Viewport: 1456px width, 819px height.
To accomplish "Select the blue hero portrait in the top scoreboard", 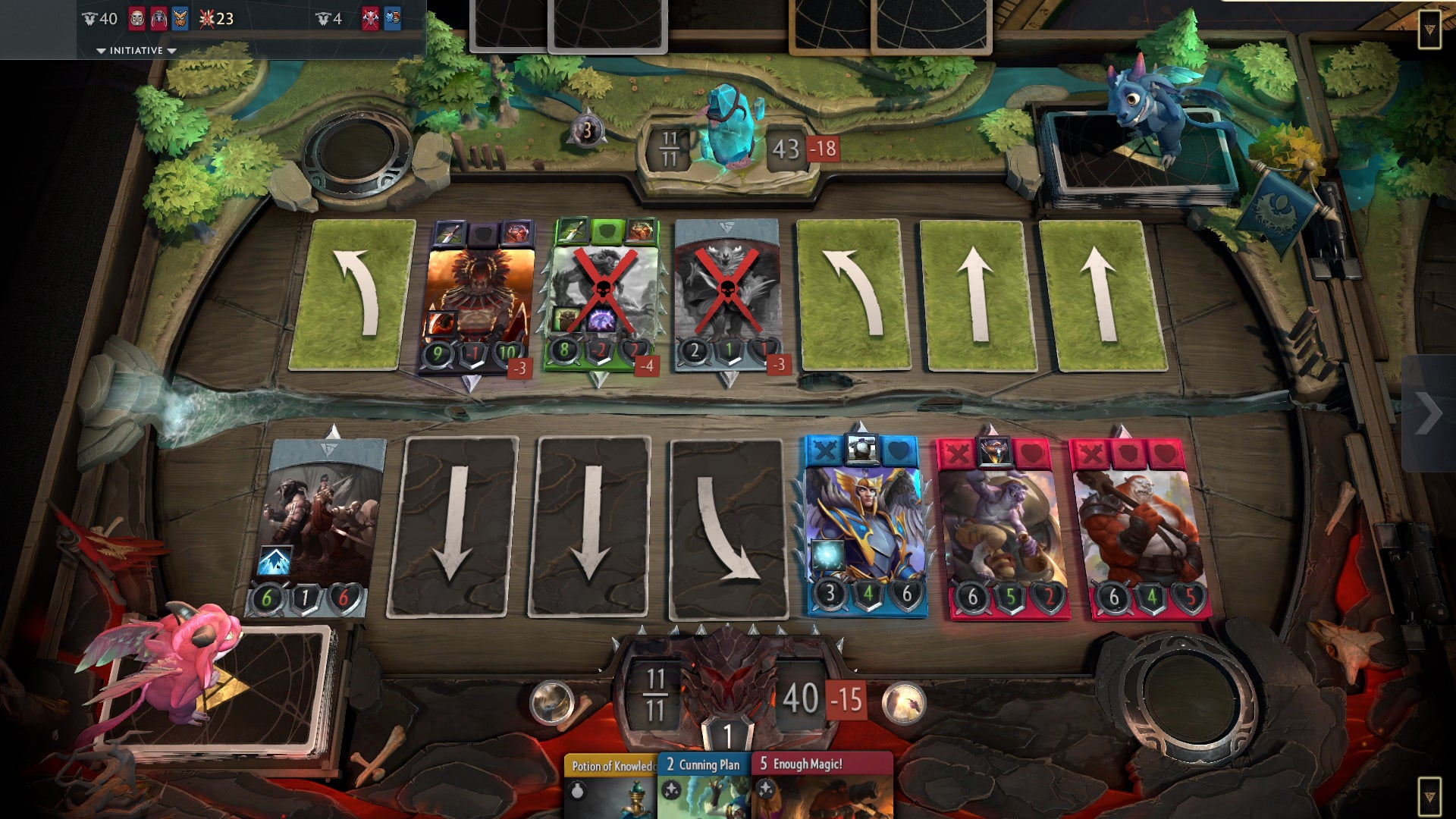I will tap(180, 18).
